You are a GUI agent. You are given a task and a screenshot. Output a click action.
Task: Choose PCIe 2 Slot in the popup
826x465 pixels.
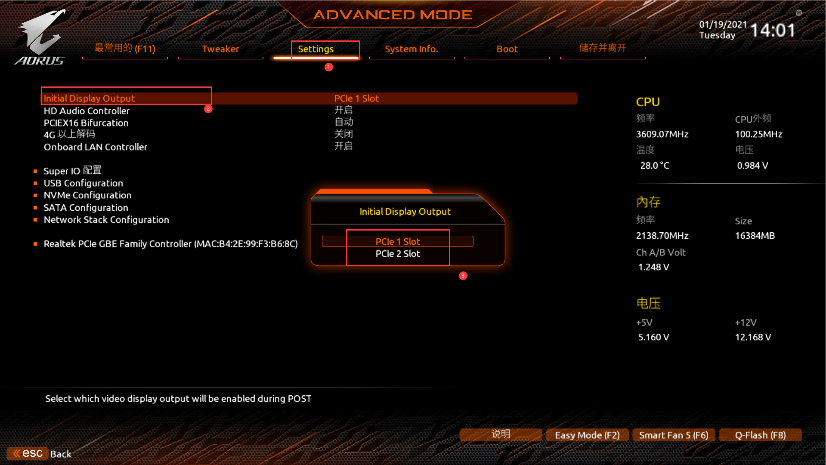point(397,254)
